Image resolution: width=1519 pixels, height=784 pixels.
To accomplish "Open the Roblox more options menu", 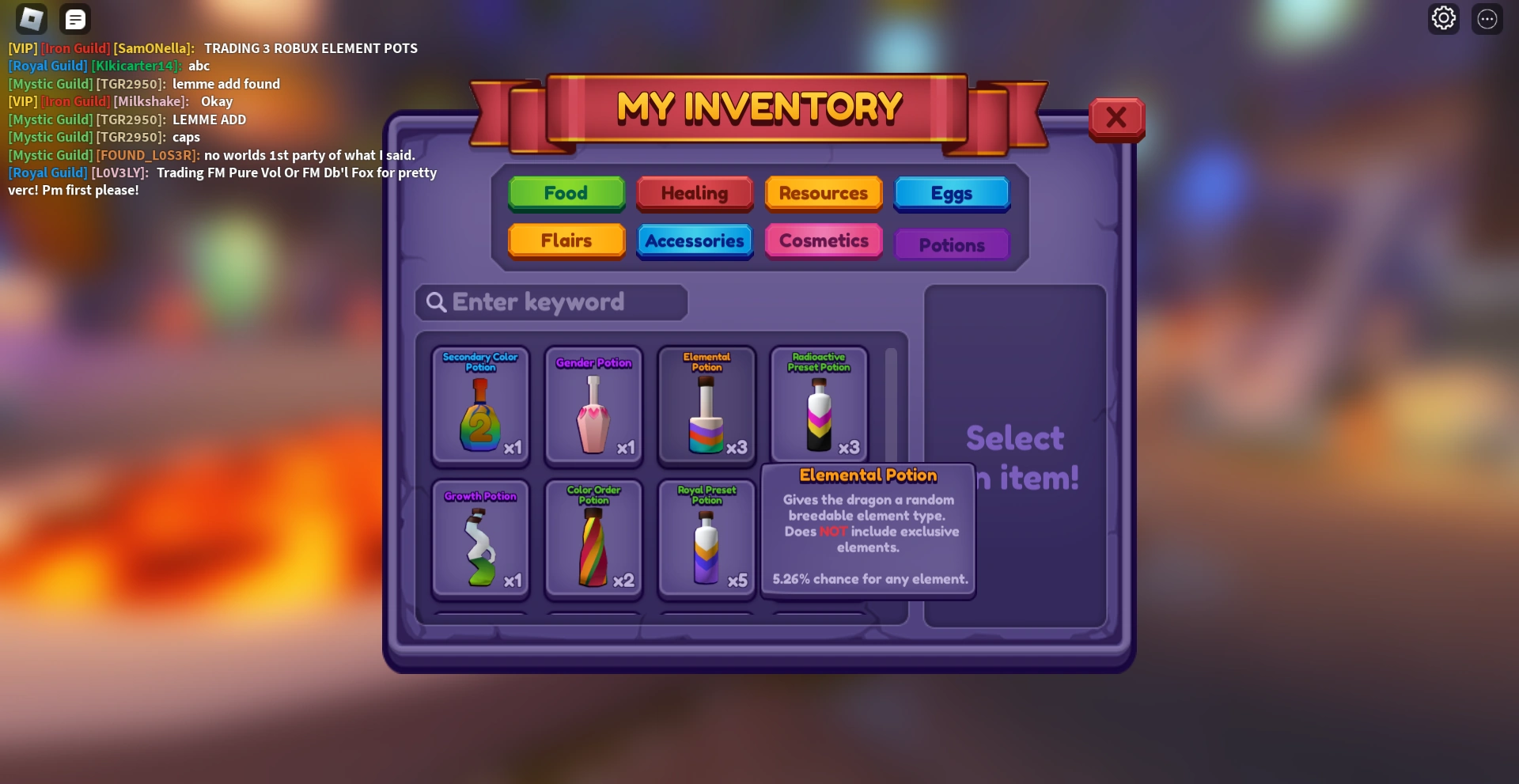I will (x=1487, y=17).
